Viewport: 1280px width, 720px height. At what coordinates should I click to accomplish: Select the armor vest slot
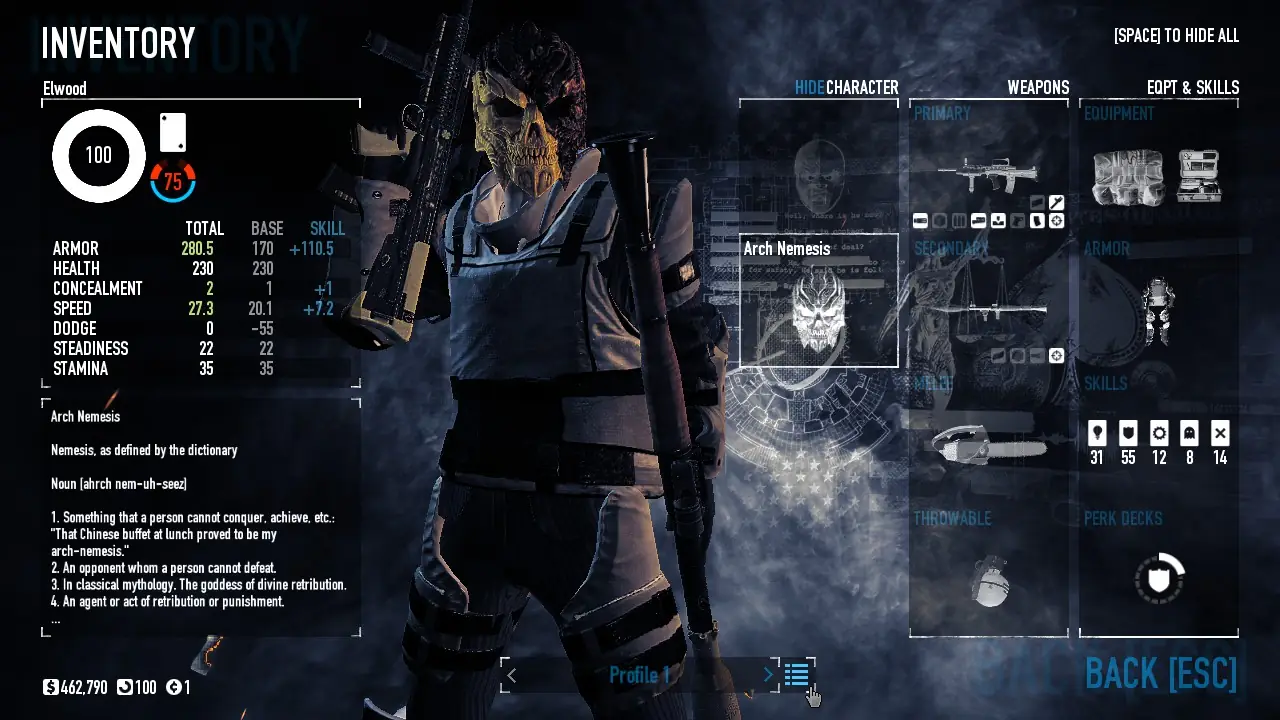1159,310
